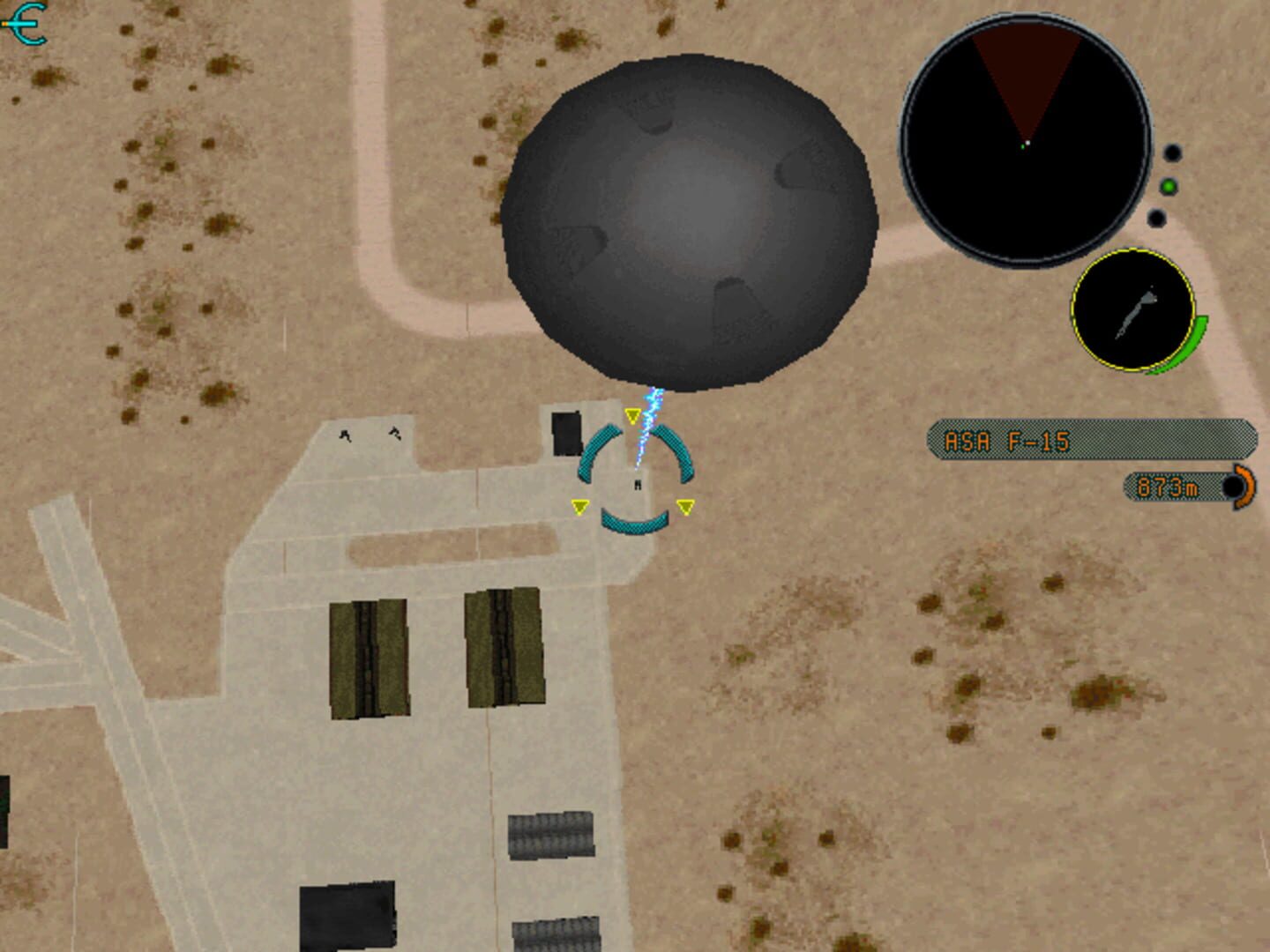Toggle the upper black status light
The width and height of the screenshot is (1270, 952).
(1173, 152)
